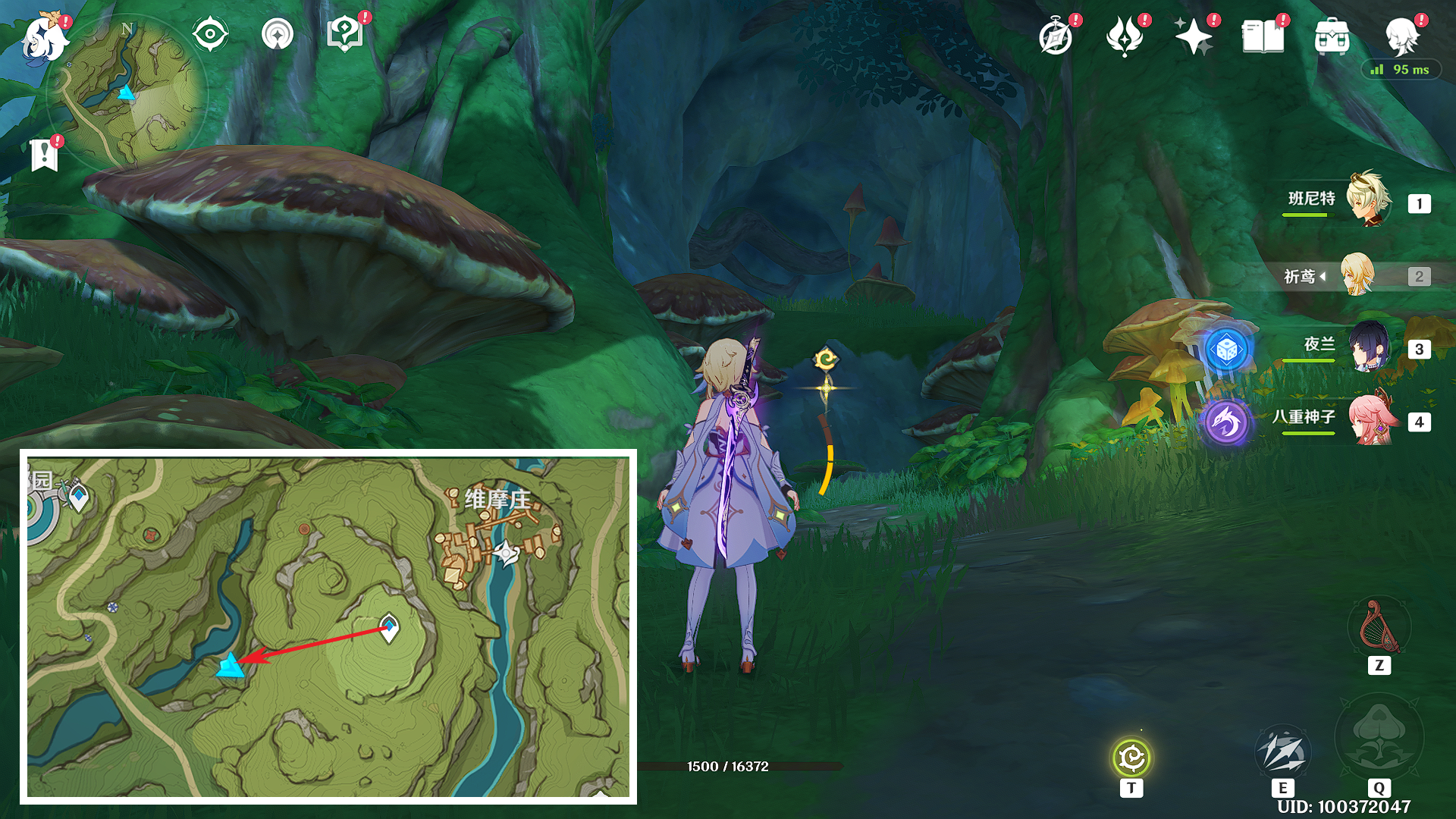The width and height of the screenshot is (1456, 819).
Task: Open the Adventurer compass icon
Action: [1056, 37]
